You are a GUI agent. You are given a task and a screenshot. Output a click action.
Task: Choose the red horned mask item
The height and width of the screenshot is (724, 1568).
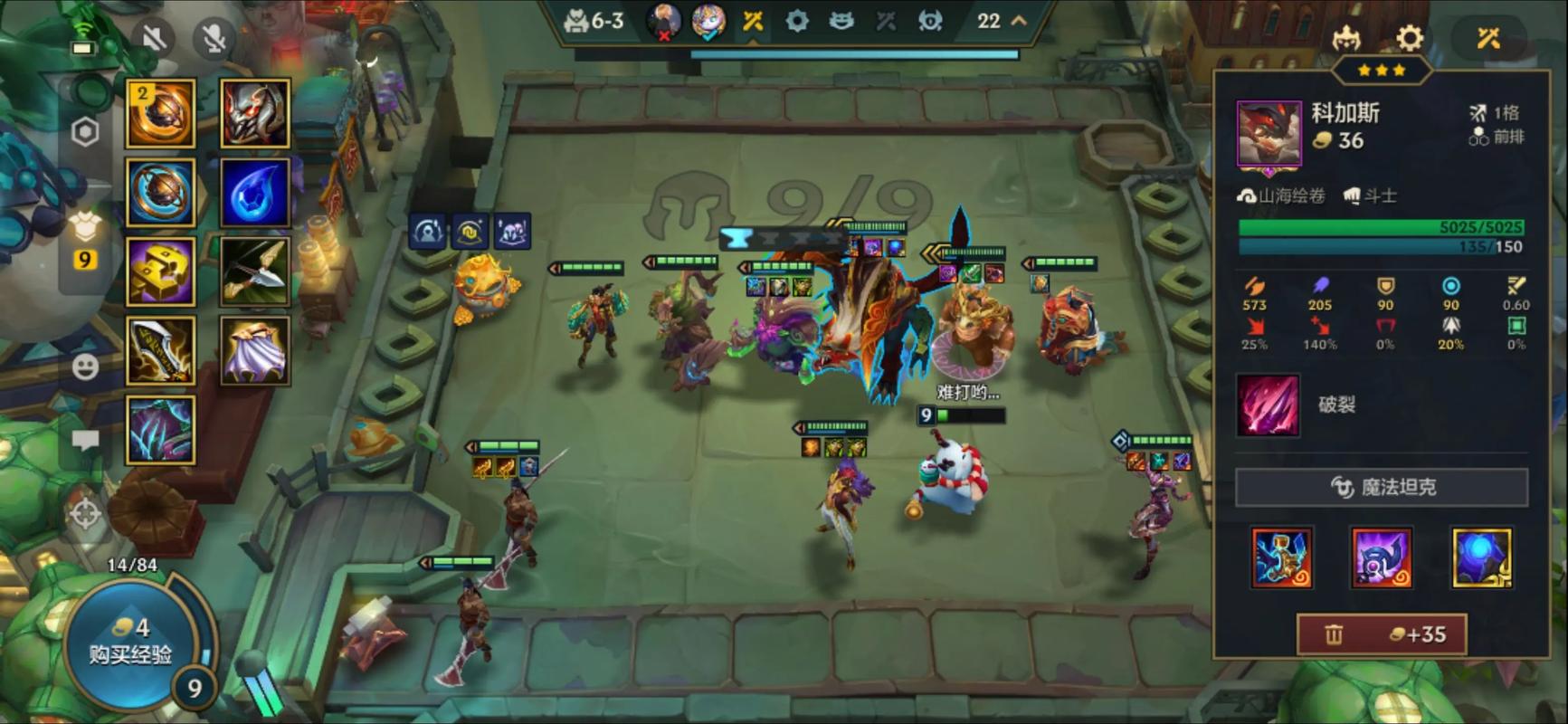click(255, 113)
